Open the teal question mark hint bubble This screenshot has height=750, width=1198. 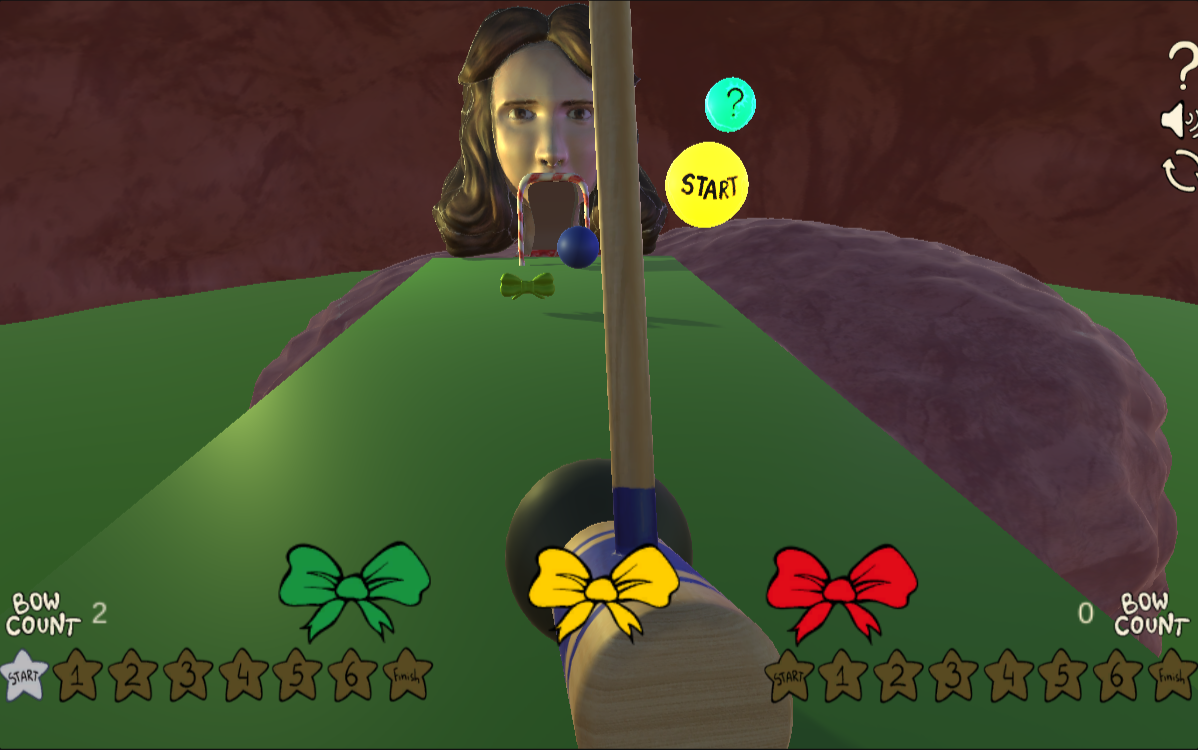pyautogui.click(x=730, y=103)
